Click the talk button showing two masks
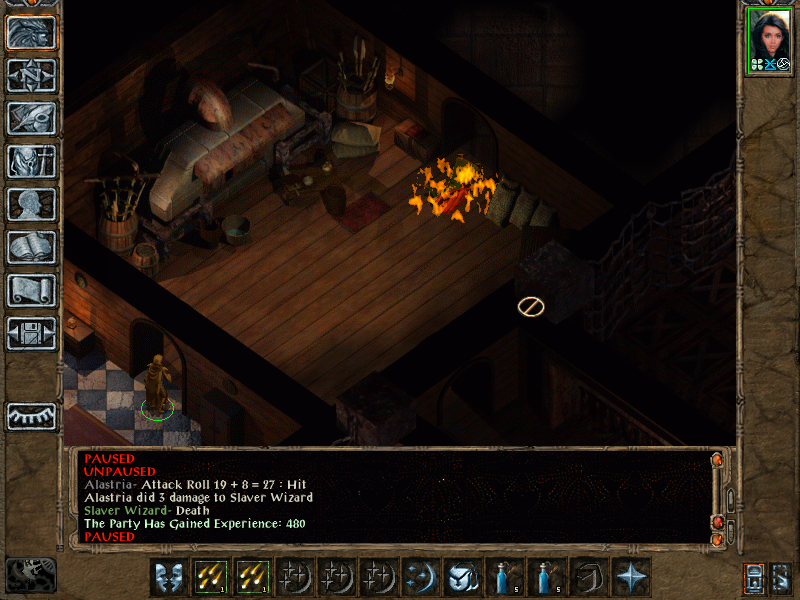Screen dimensions: 800x600 coord(167,577)
